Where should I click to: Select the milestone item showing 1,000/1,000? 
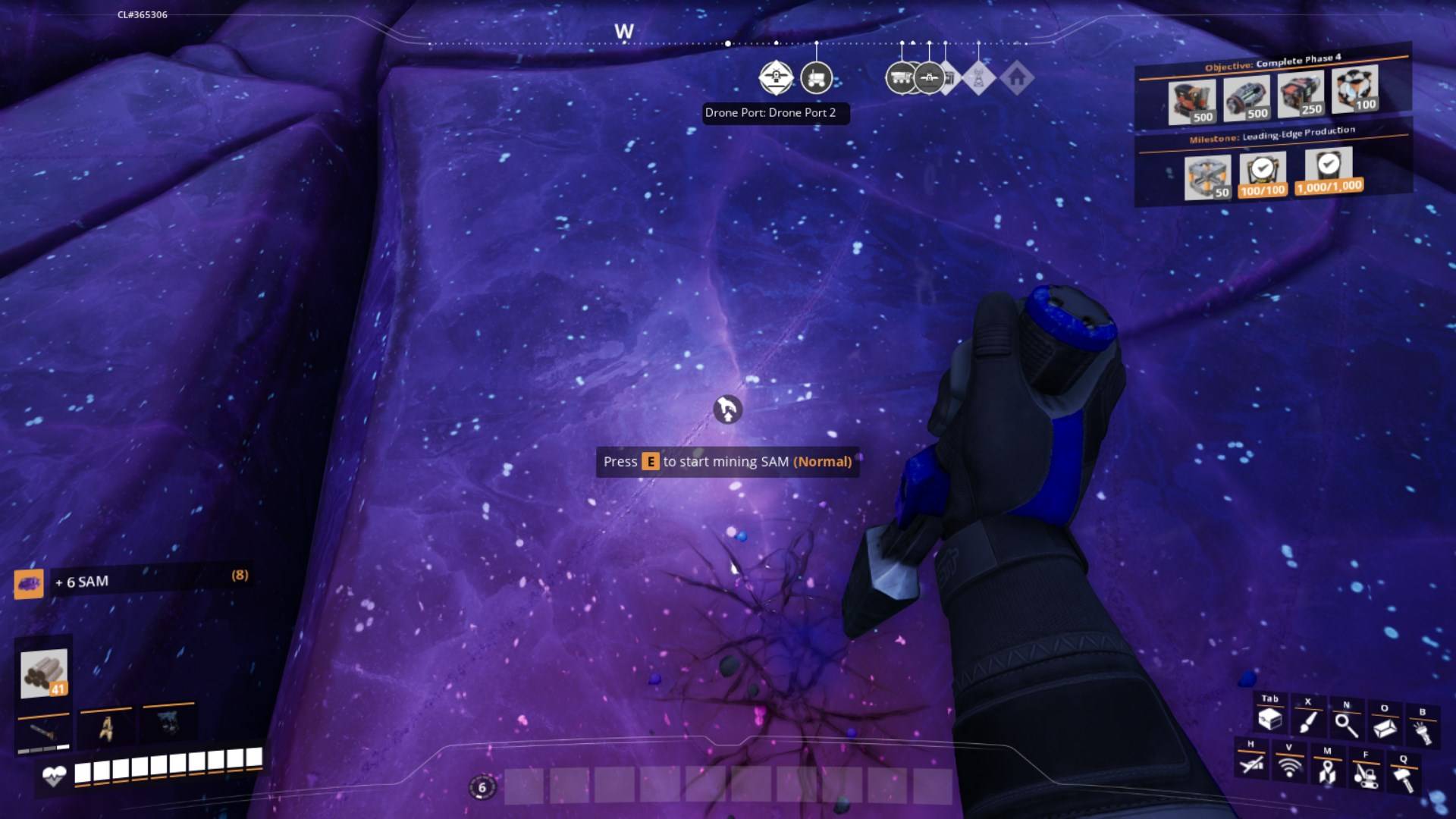[x=1329, y=171]
